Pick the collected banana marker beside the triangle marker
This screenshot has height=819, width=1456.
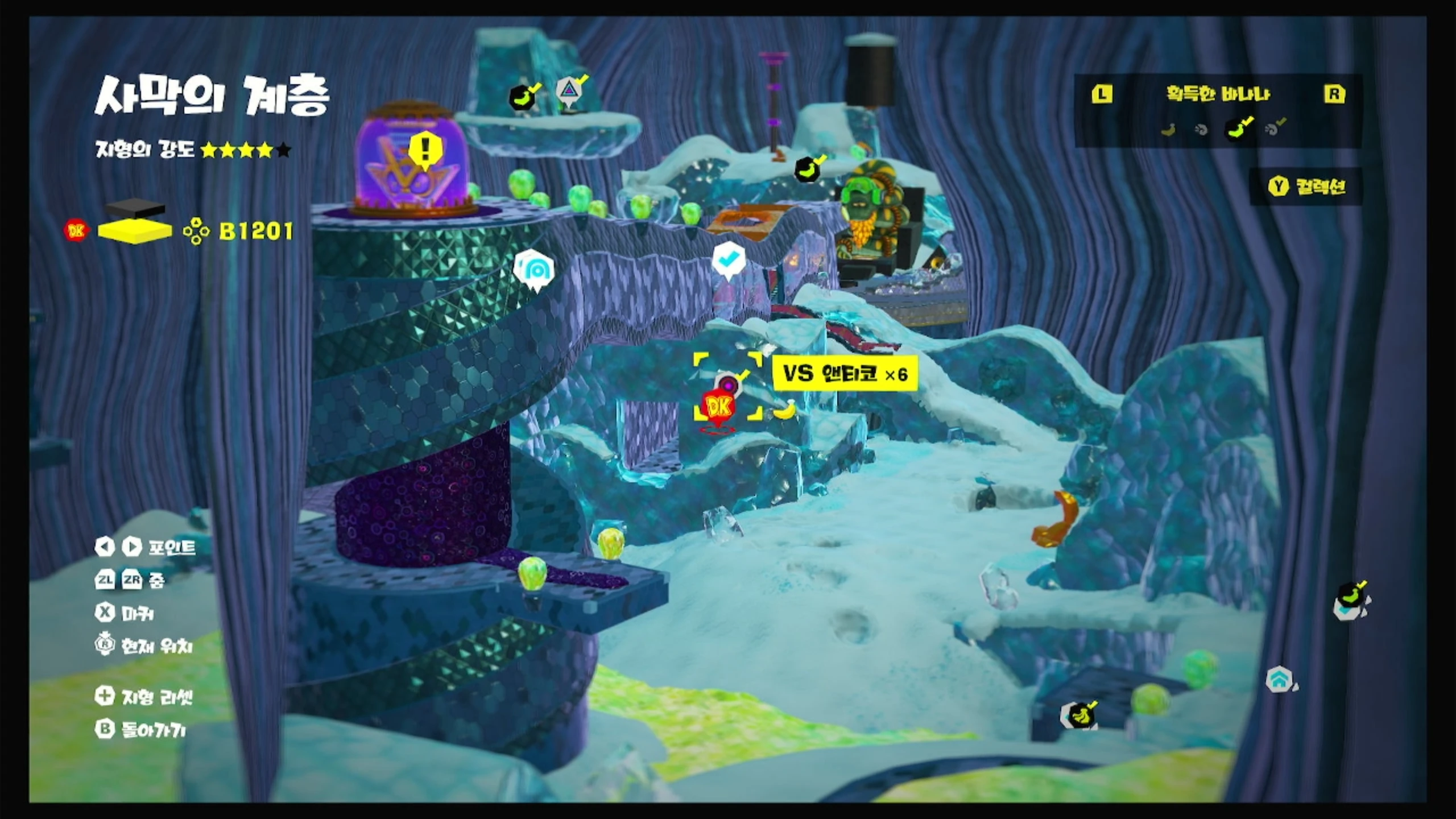[523, 97]
